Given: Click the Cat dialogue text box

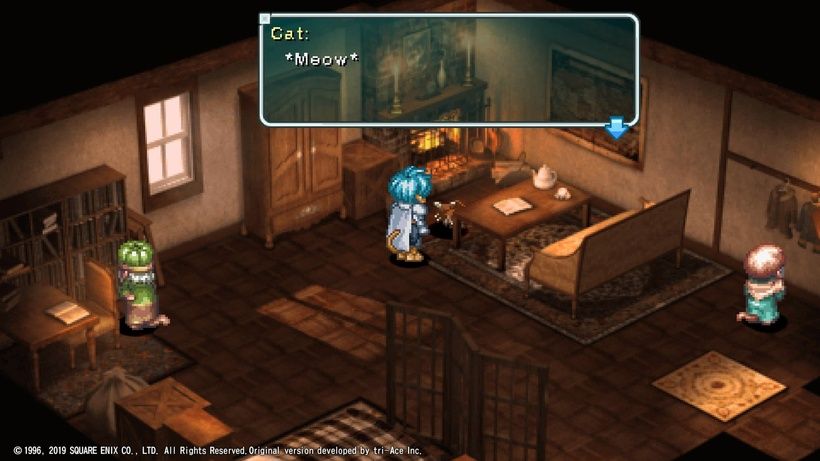Looking at the screenshot, I should pyautogui.click(x=448, y=69).
